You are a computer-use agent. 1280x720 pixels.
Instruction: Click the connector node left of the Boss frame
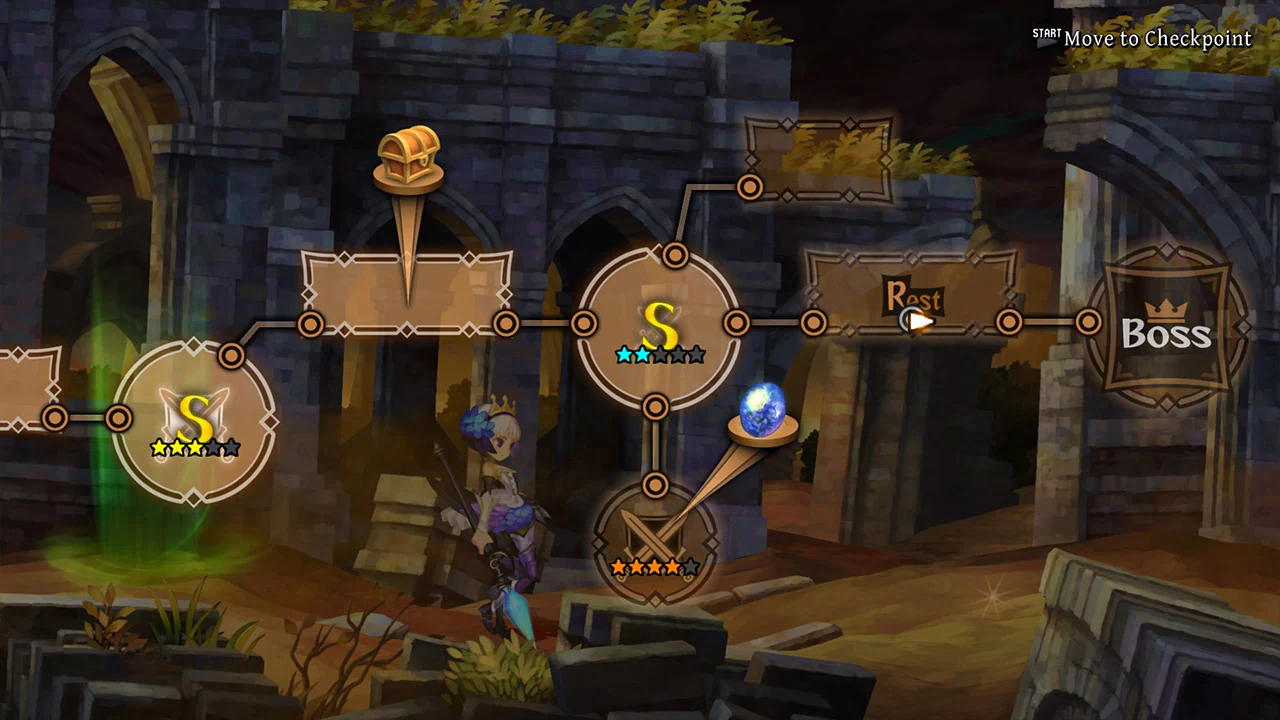tap(1086, 322)
